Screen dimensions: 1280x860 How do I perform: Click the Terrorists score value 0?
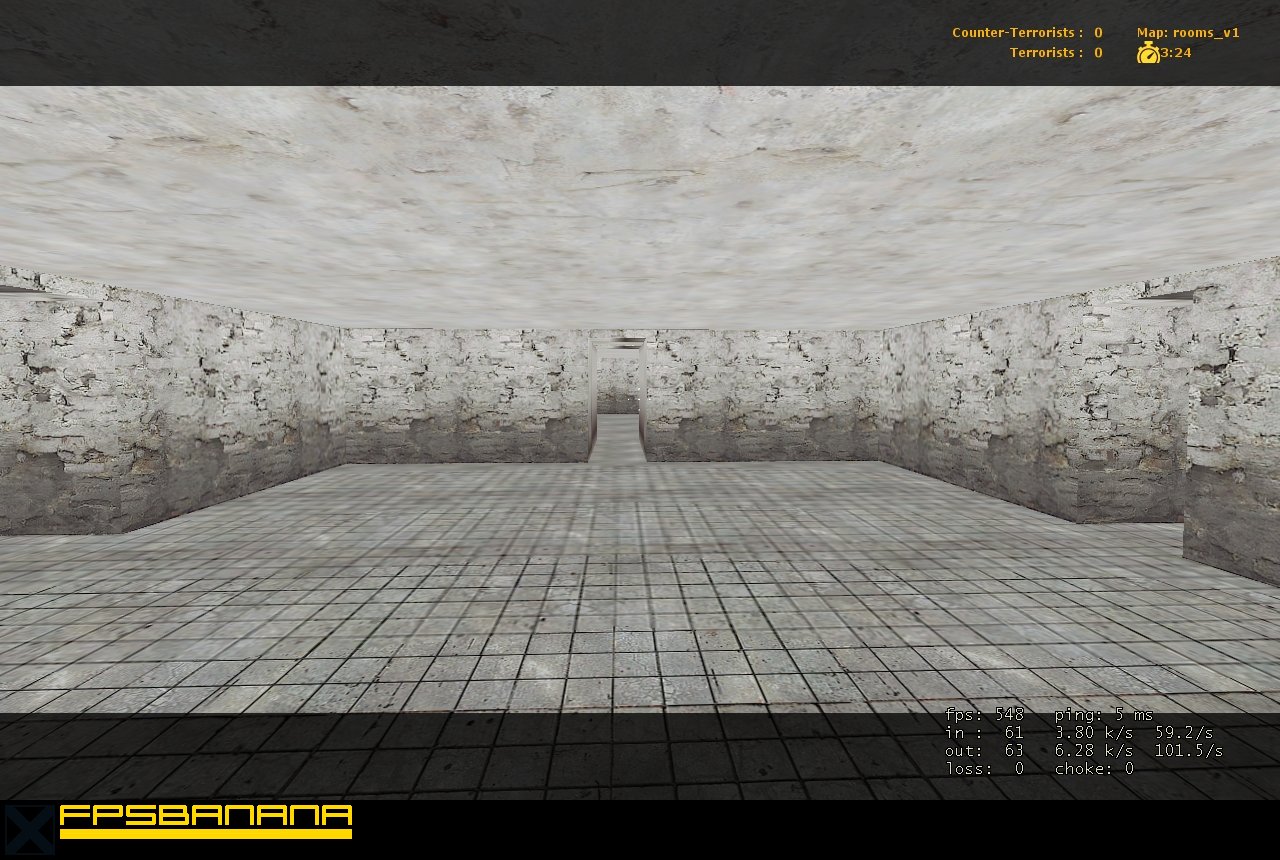(x=1097, y=52)
